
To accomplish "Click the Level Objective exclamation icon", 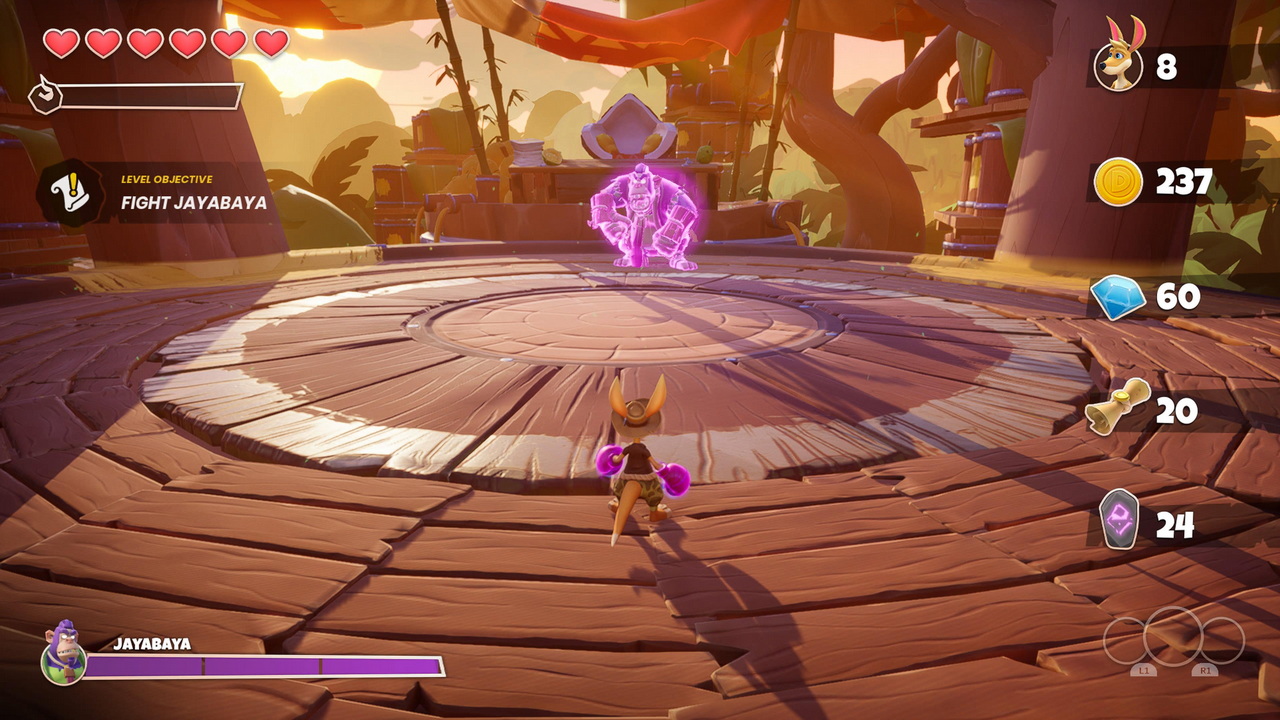I will point(69,192).
